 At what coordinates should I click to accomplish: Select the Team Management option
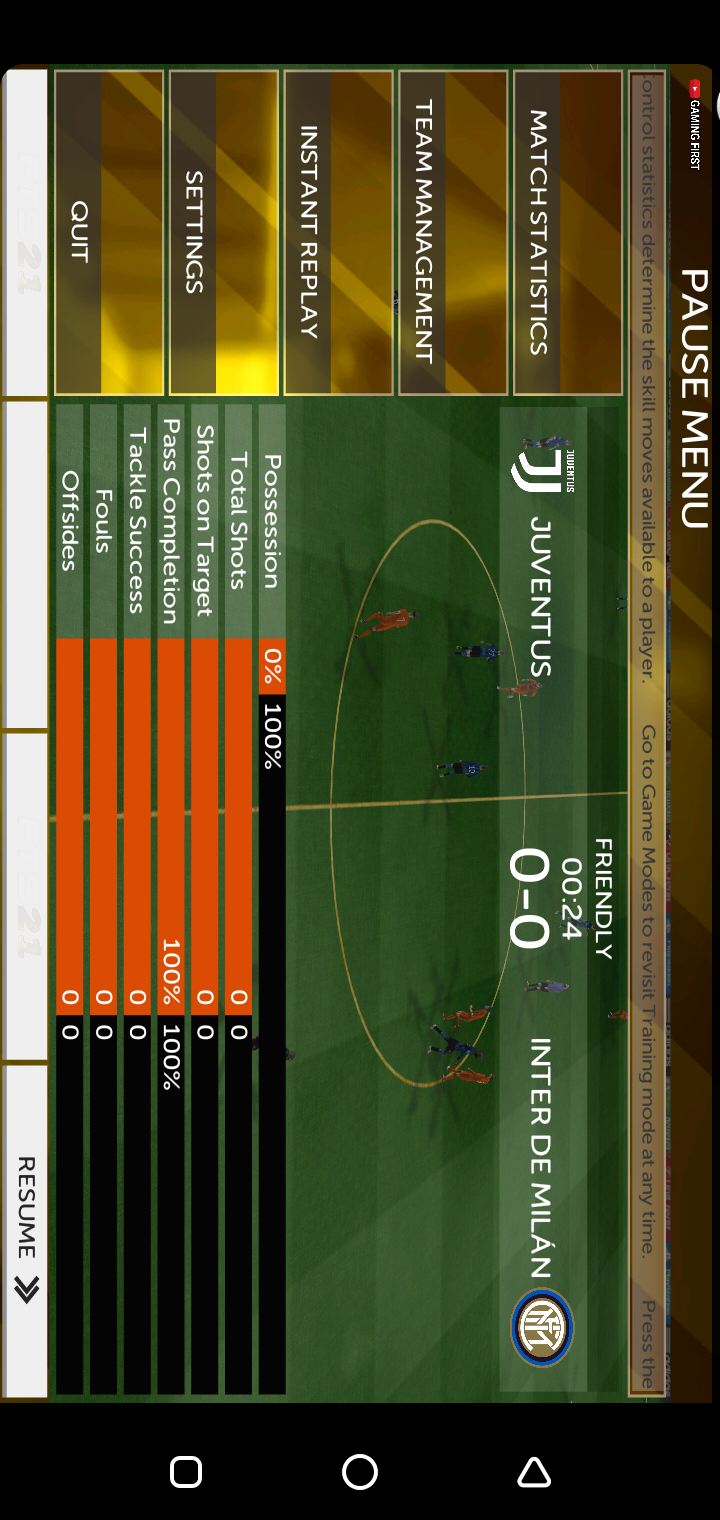(453, 232)
